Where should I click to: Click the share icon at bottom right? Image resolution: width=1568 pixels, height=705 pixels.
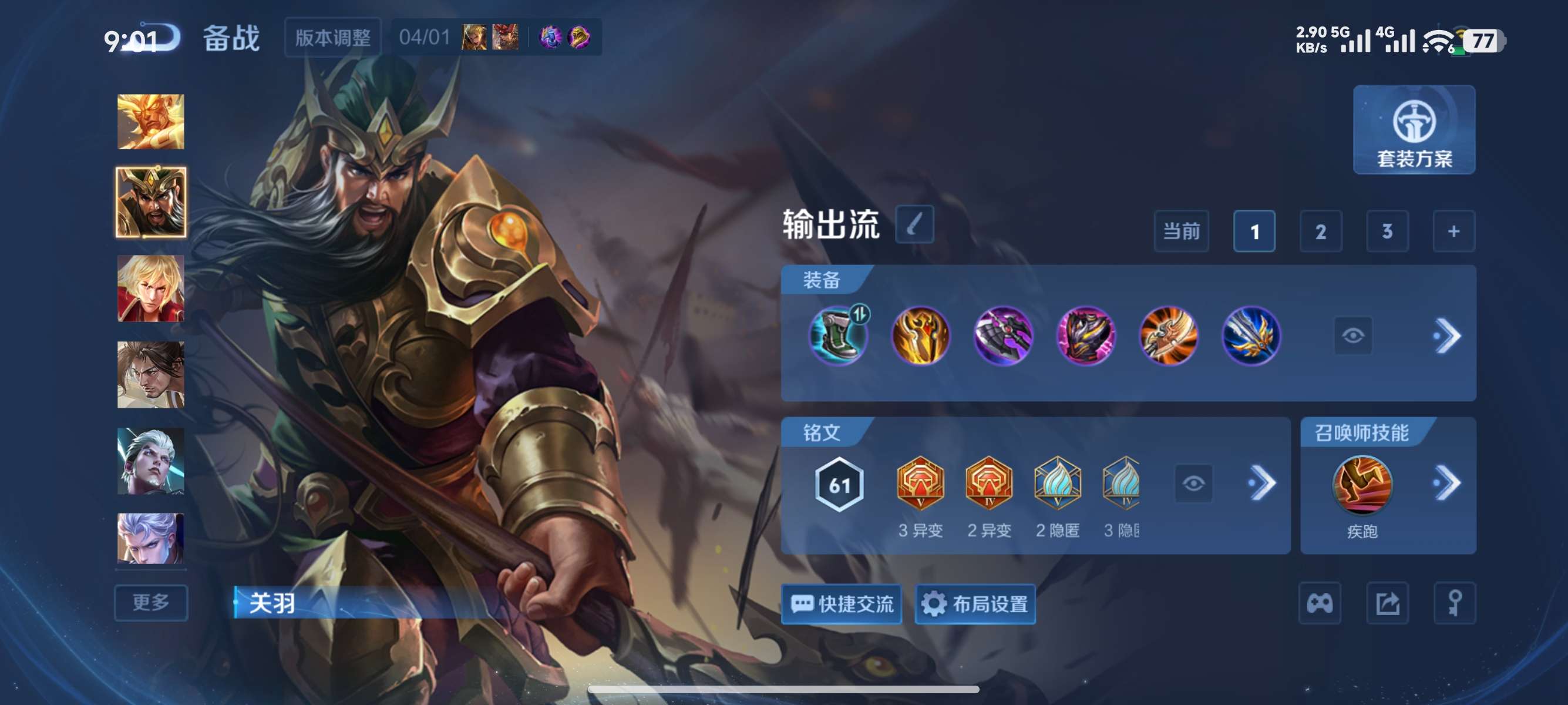coord(1387,603)
